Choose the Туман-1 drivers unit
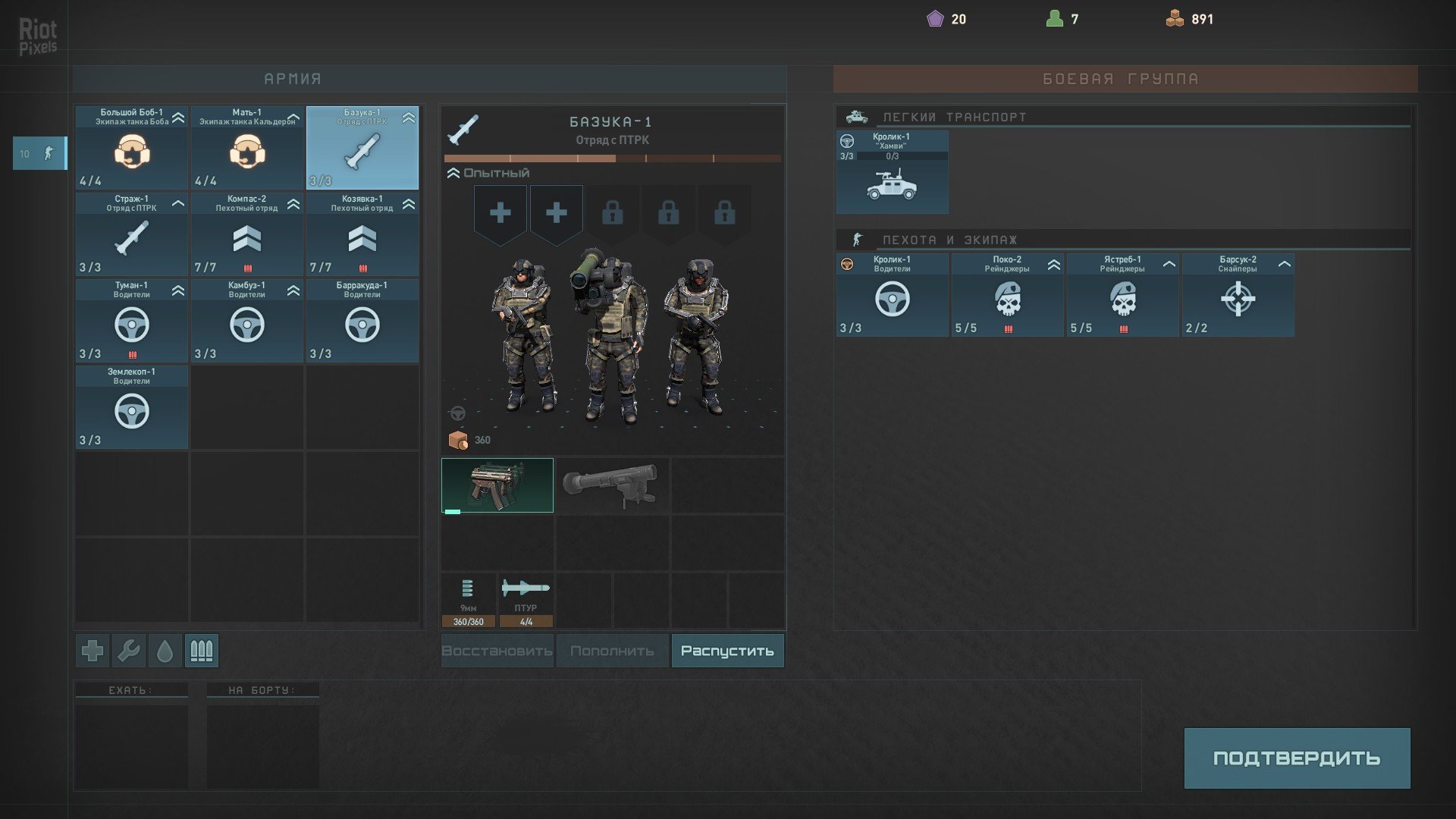This screenshot has width=1456, height=819. (132, 321)
